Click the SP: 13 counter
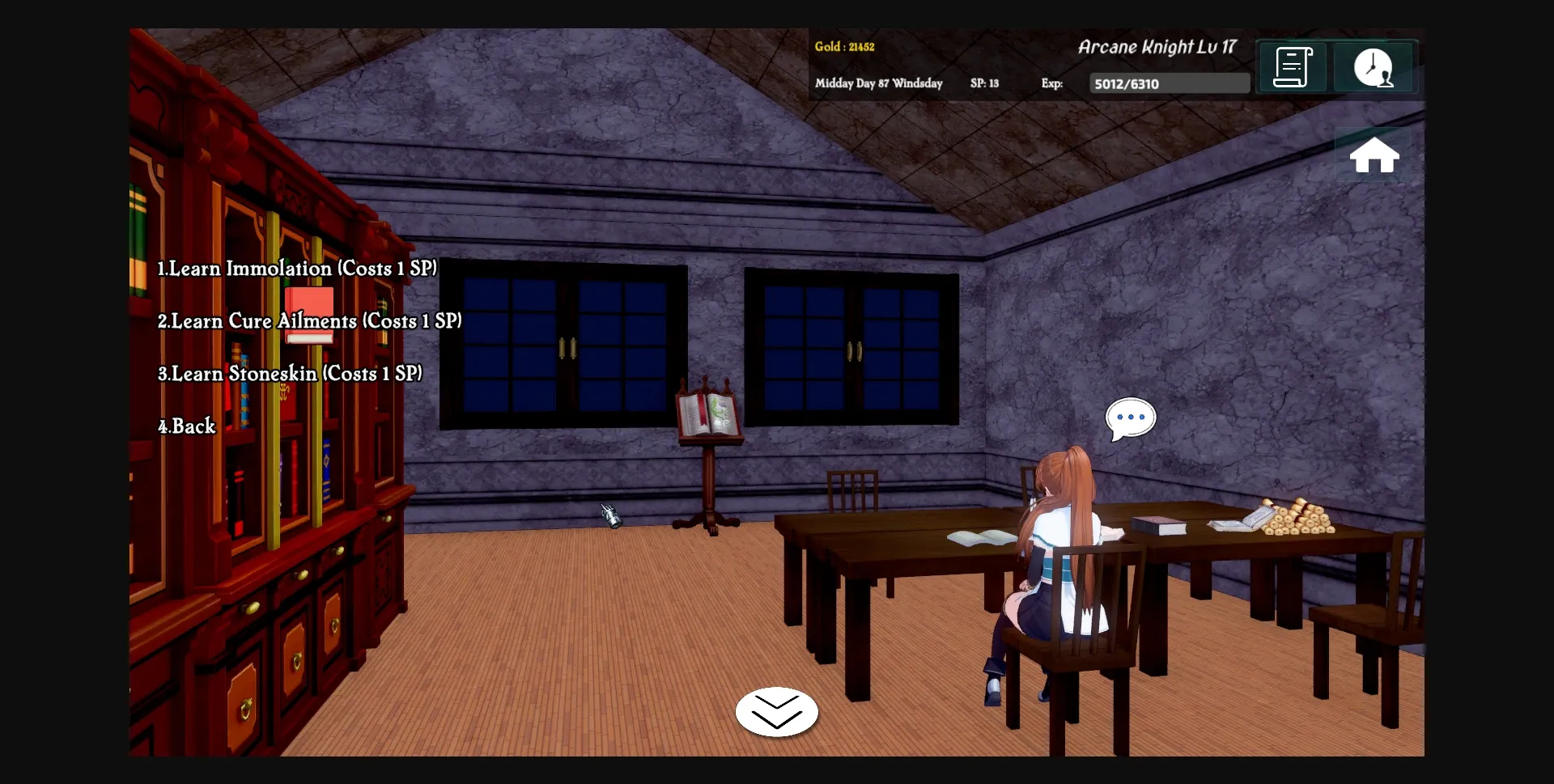 [x=984, y=83]
